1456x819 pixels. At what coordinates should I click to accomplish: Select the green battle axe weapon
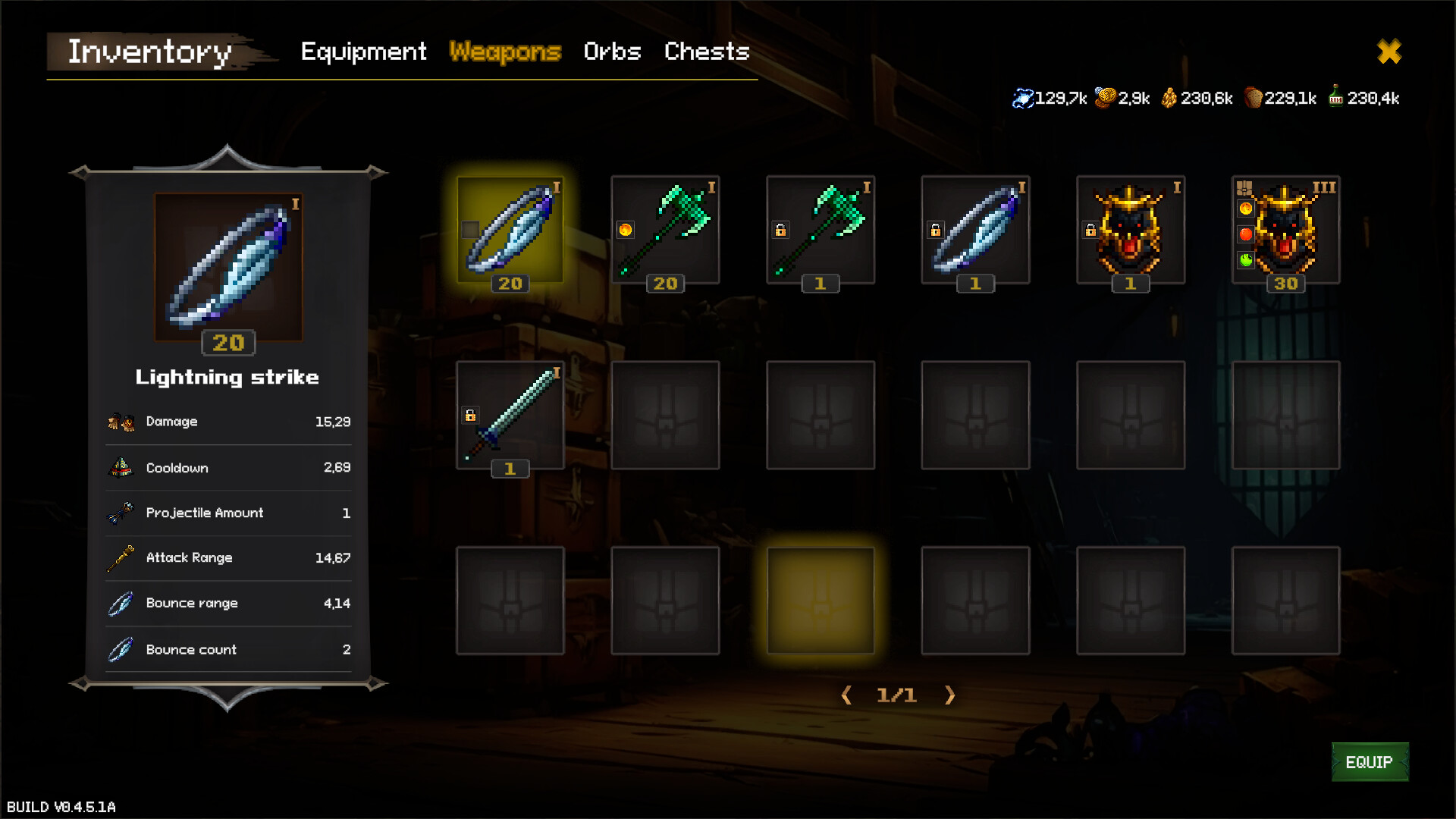point(665,231)
